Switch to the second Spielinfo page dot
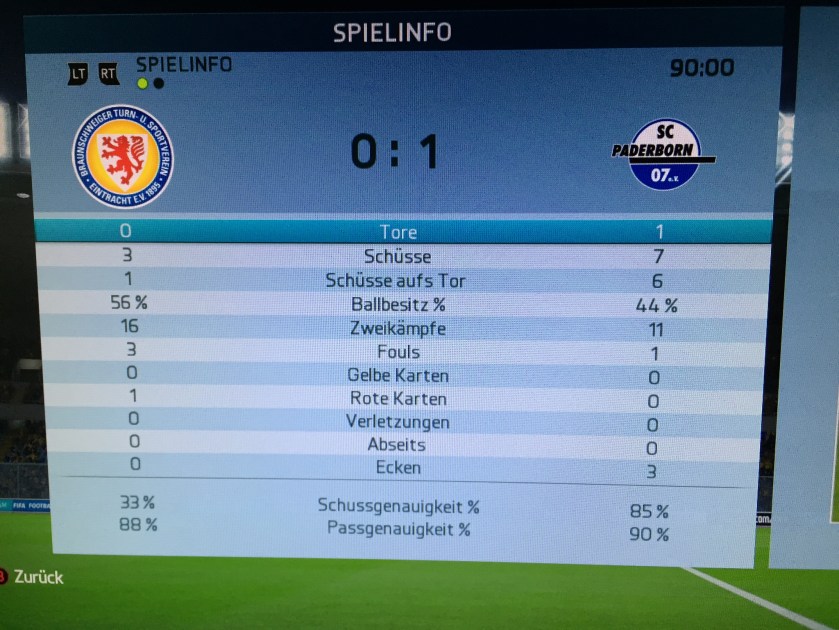 point(159,84)
